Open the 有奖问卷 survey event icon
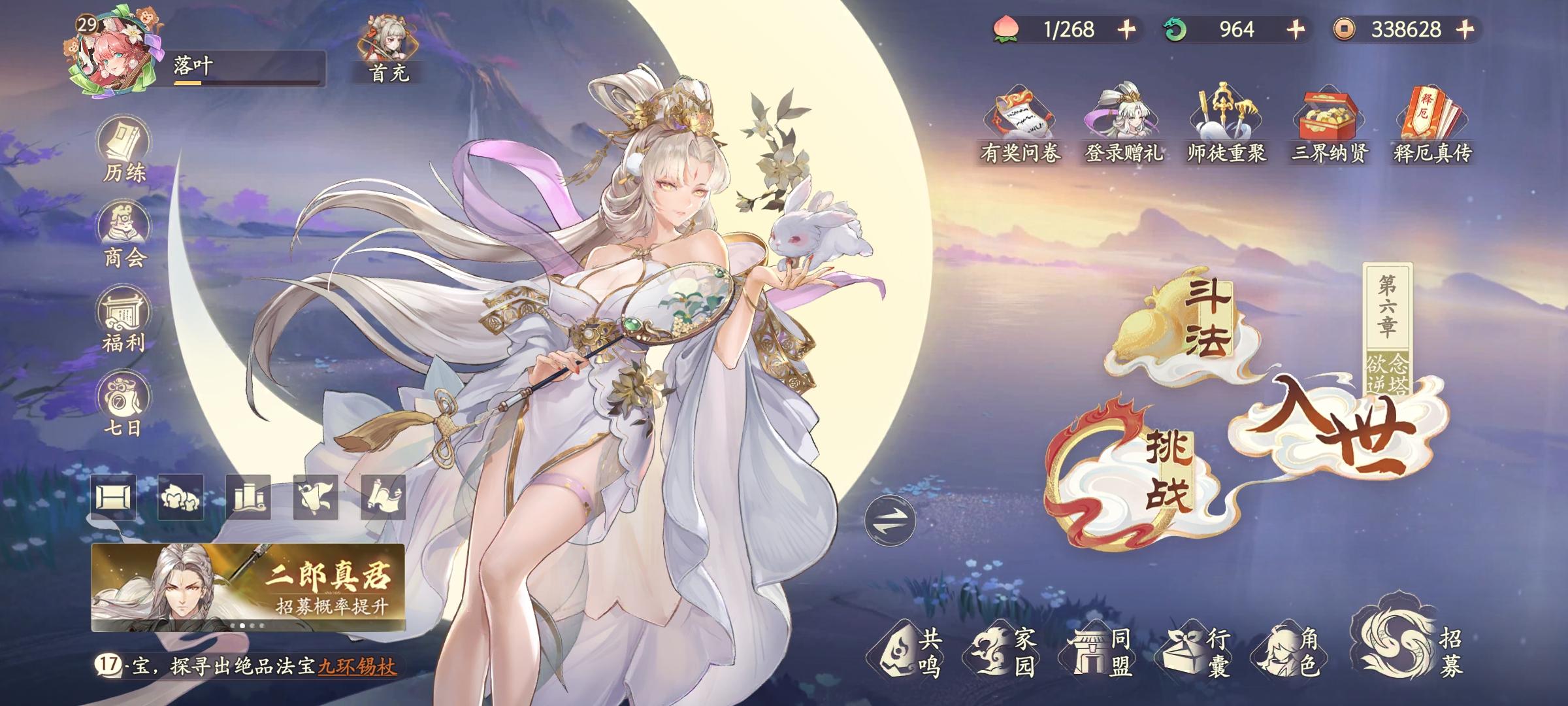1568x706 pixels. click(x=1021, y=118)
